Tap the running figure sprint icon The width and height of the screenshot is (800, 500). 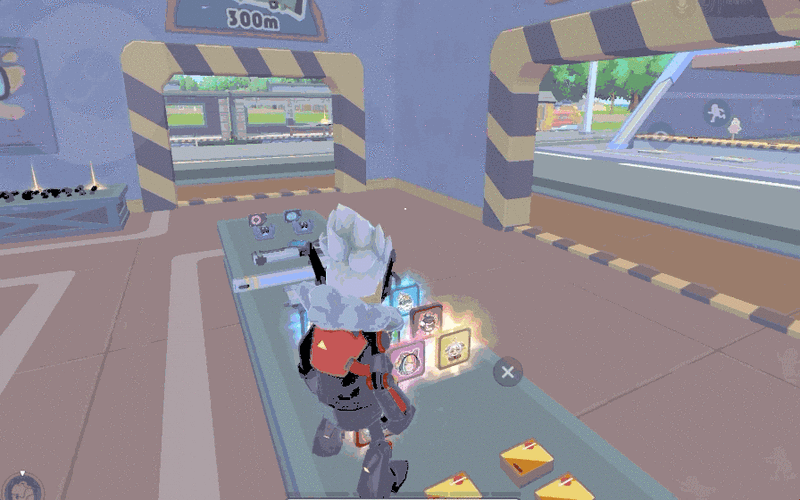point(714,111)
